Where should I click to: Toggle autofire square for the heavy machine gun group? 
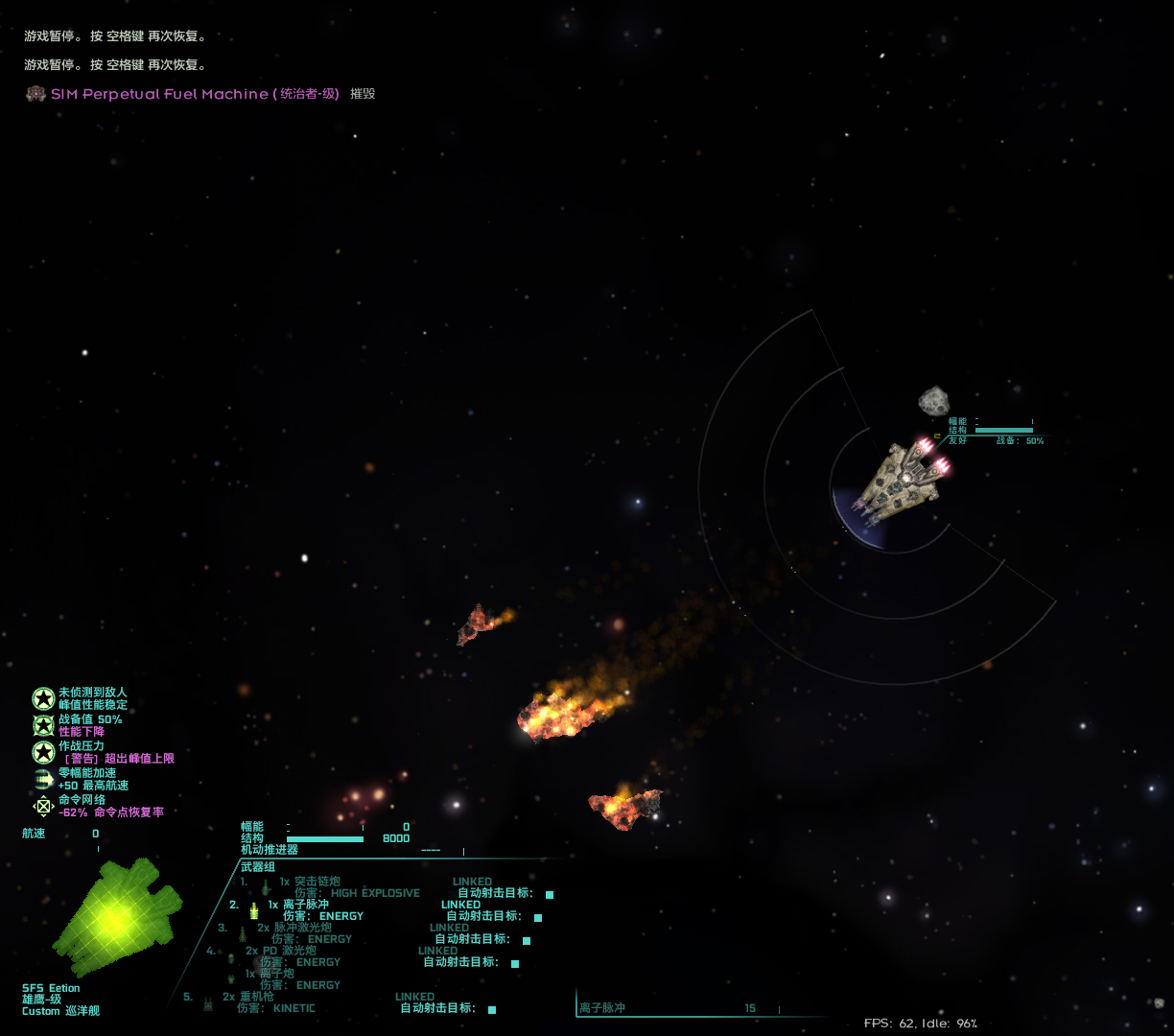pos(492,1009)
